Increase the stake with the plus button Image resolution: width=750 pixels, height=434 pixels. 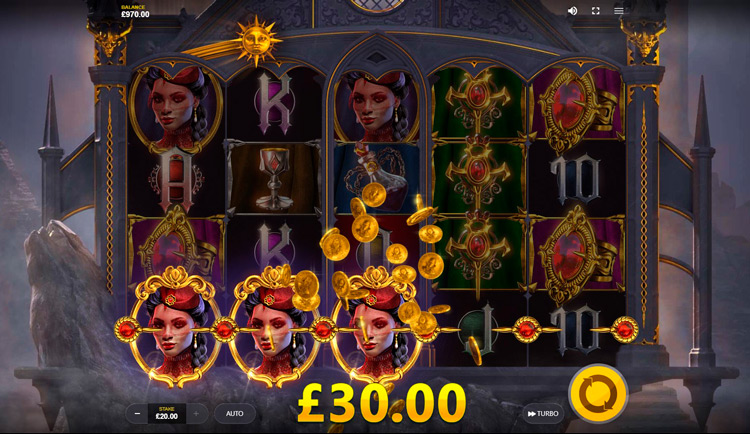(196, 413)
